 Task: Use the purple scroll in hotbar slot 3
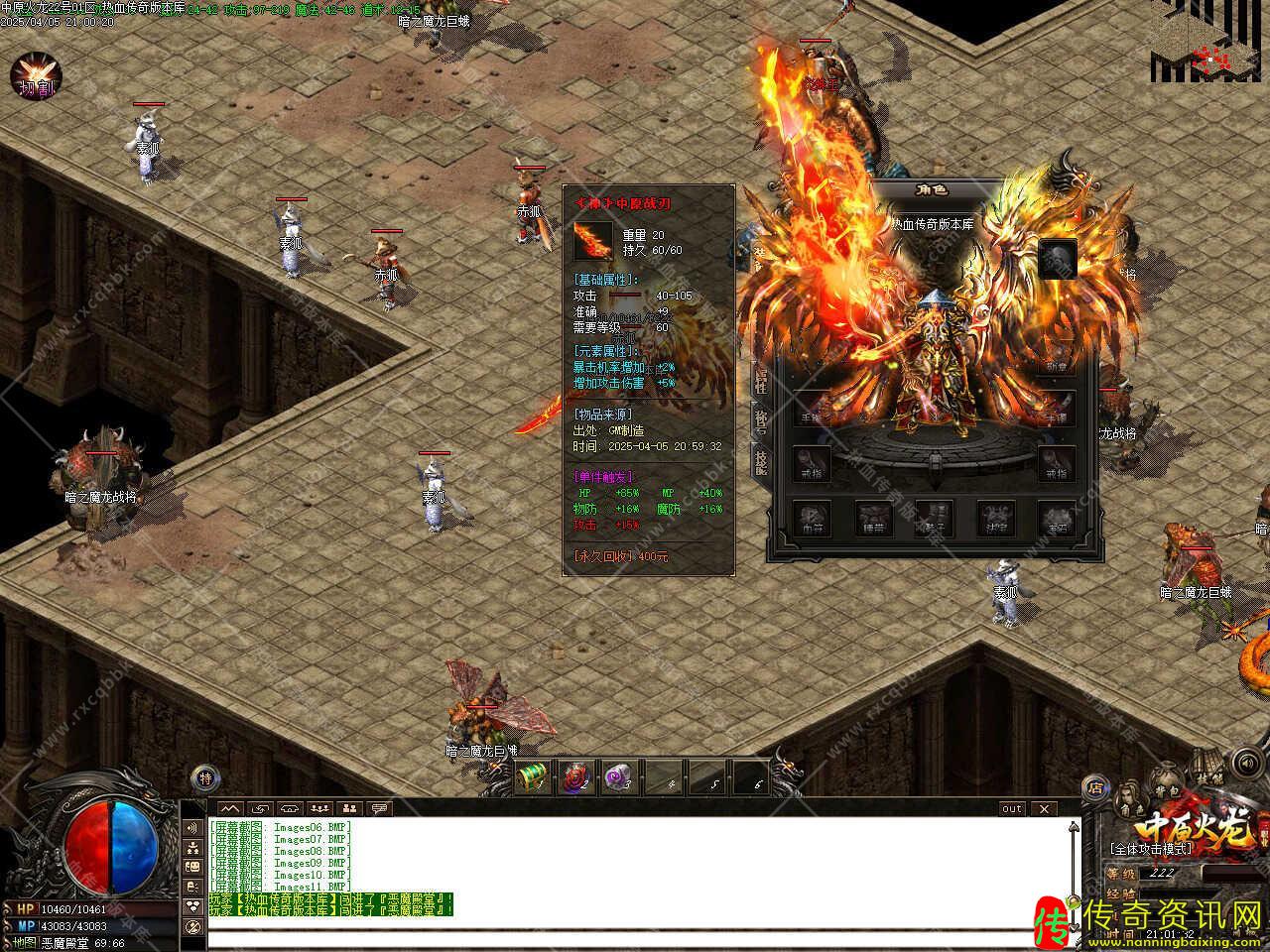click(x=618, y=778)
